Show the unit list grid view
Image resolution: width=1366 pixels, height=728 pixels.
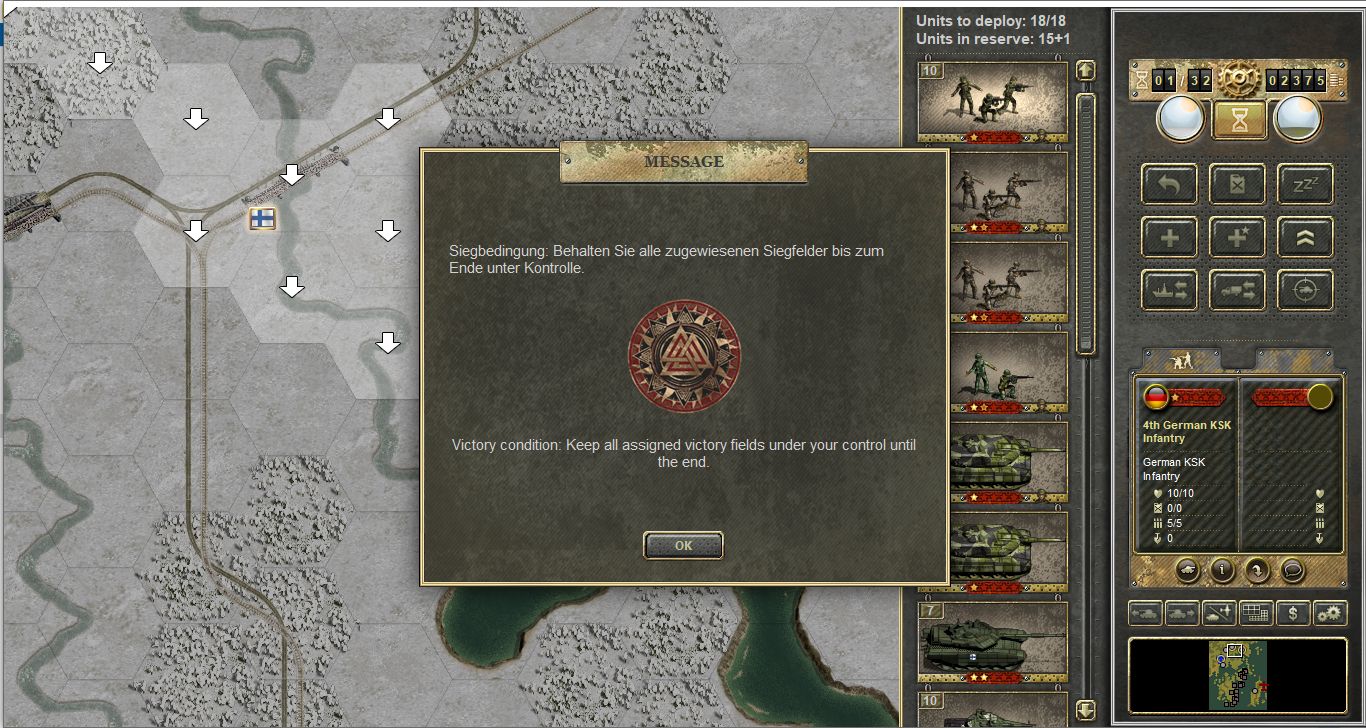(1255, 613)
